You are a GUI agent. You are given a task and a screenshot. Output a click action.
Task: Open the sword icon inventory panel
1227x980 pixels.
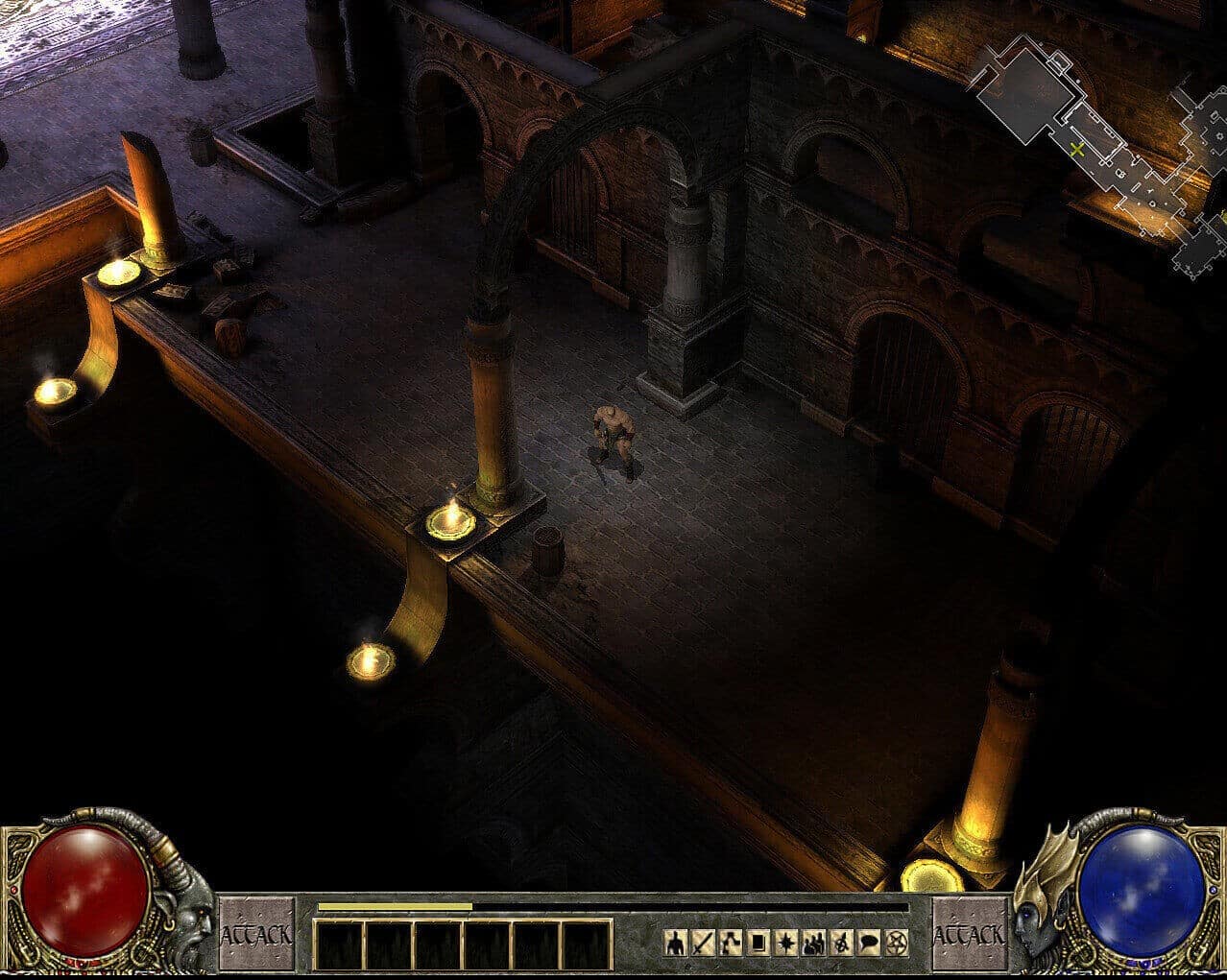pyautogui.click(x=704, y=943)
